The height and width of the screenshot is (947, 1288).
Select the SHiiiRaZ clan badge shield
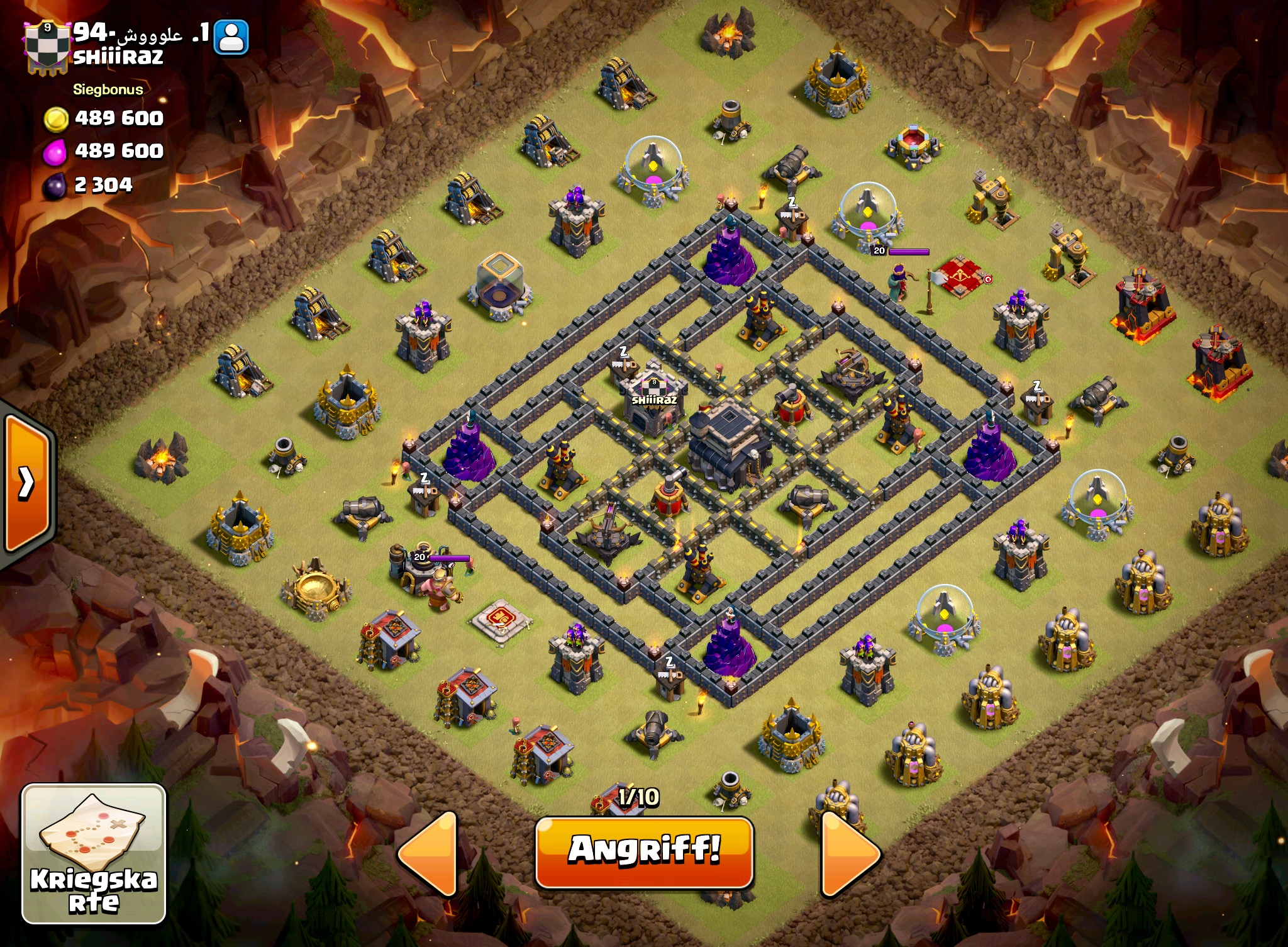click(x=47, y=47)
